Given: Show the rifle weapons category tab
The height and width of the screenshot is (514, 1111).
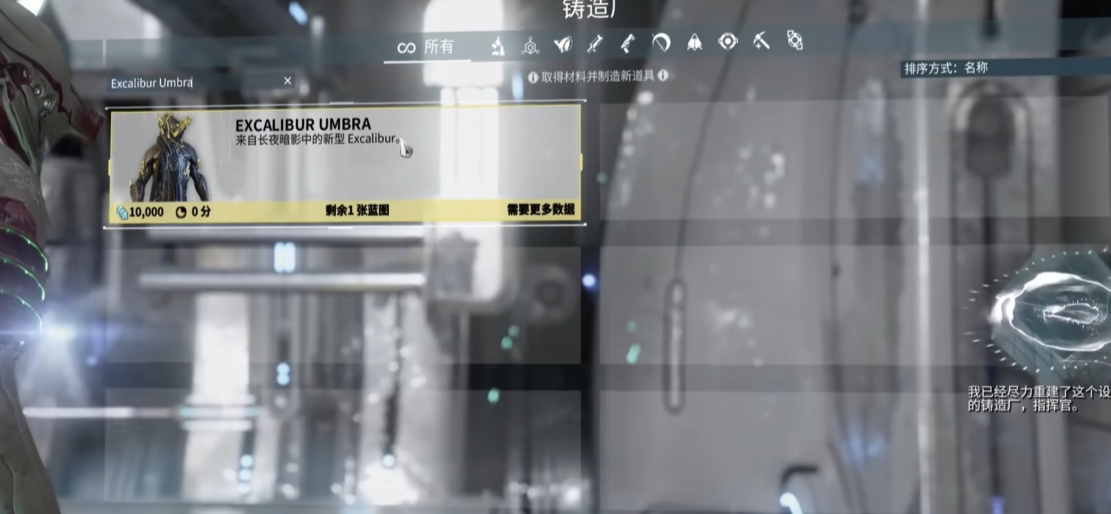Looking at the screenshot, I should (595, 43).
